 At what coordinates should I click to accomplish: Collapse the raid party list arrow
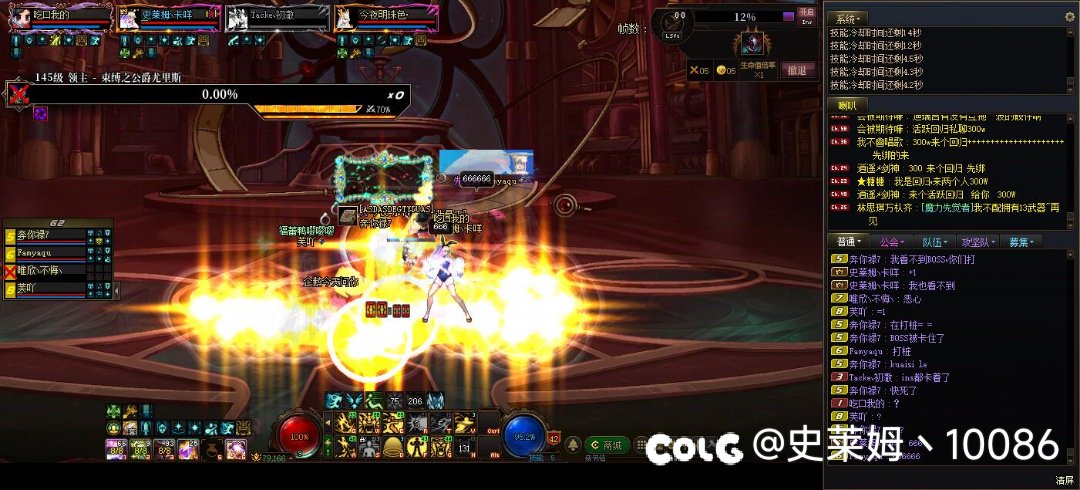(x=118, y=291)
